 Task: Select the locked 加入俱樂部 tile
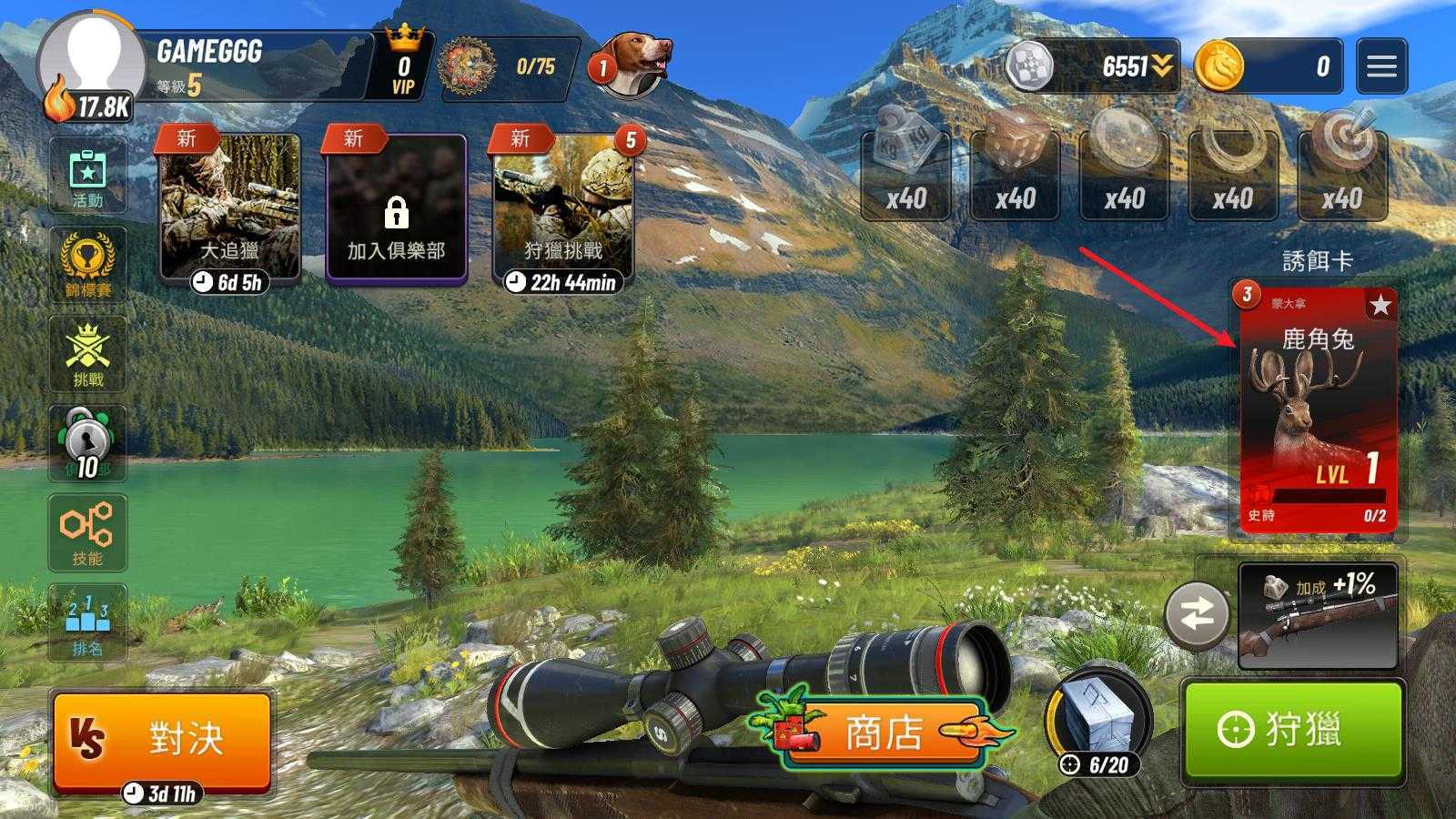tap(396, 209)
